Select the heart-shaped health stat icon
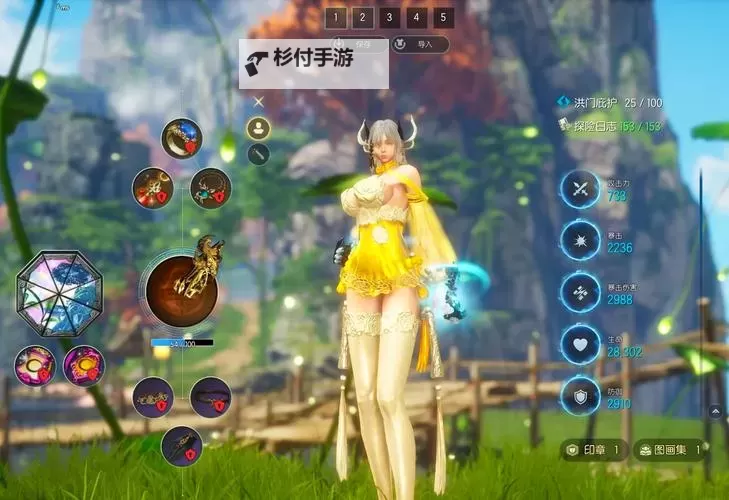This screenshot has height=500, width=729. (580, 344)
